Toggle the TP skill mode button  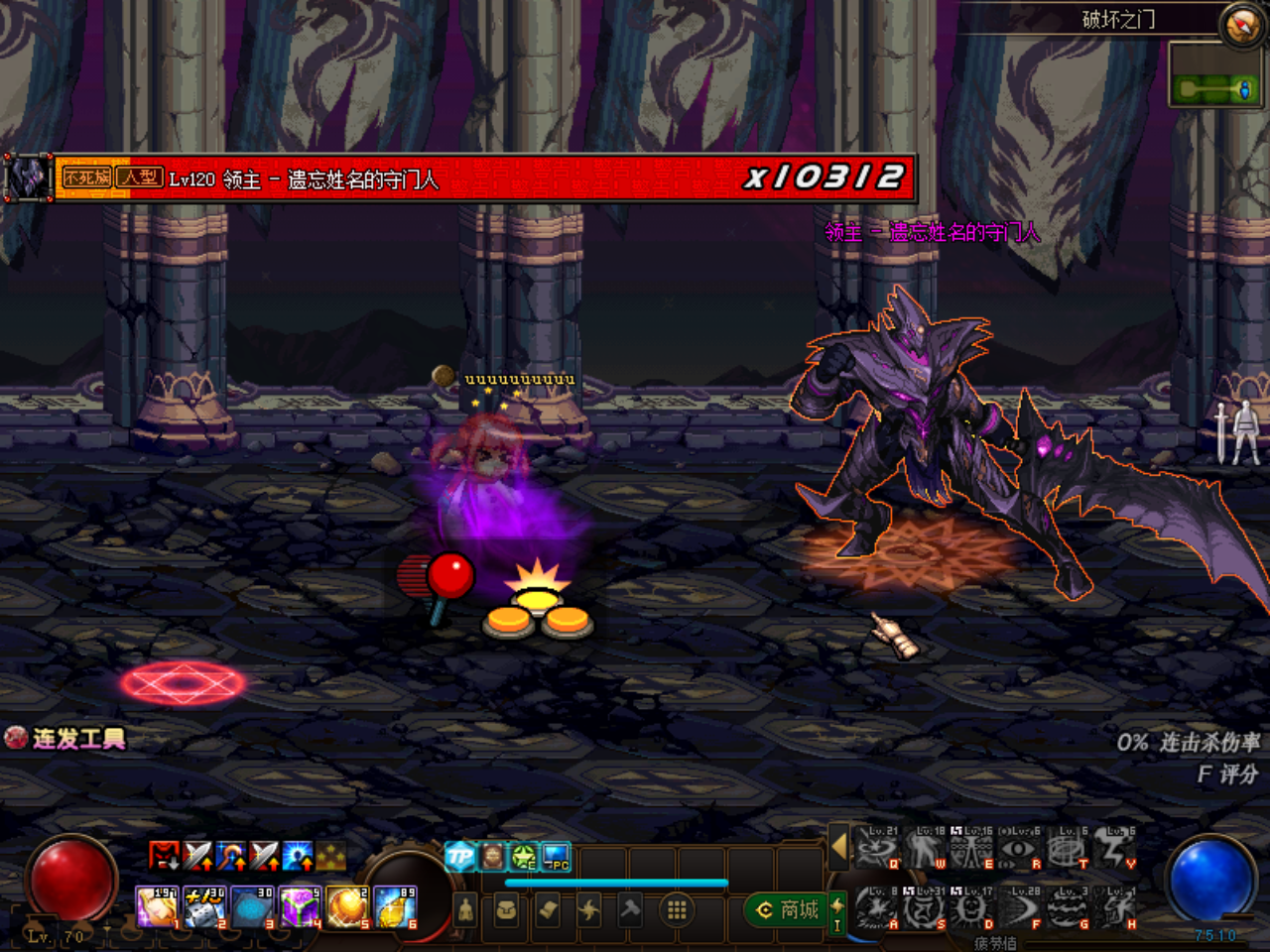[459, 855]
